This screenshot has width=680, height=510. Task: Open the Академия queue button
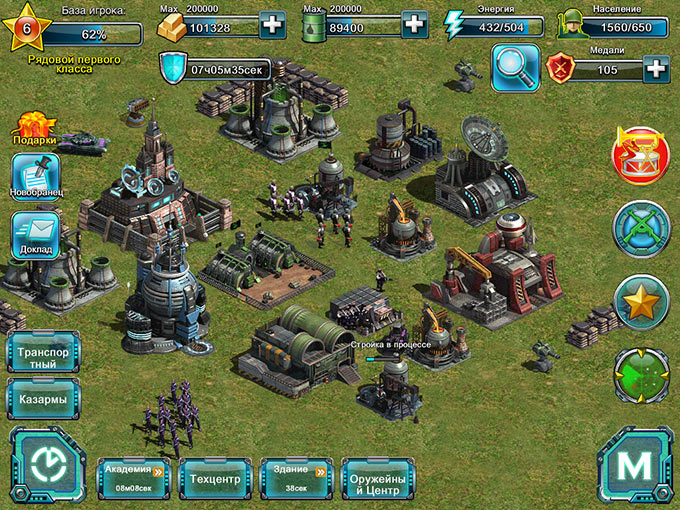(x=134, y=477)
